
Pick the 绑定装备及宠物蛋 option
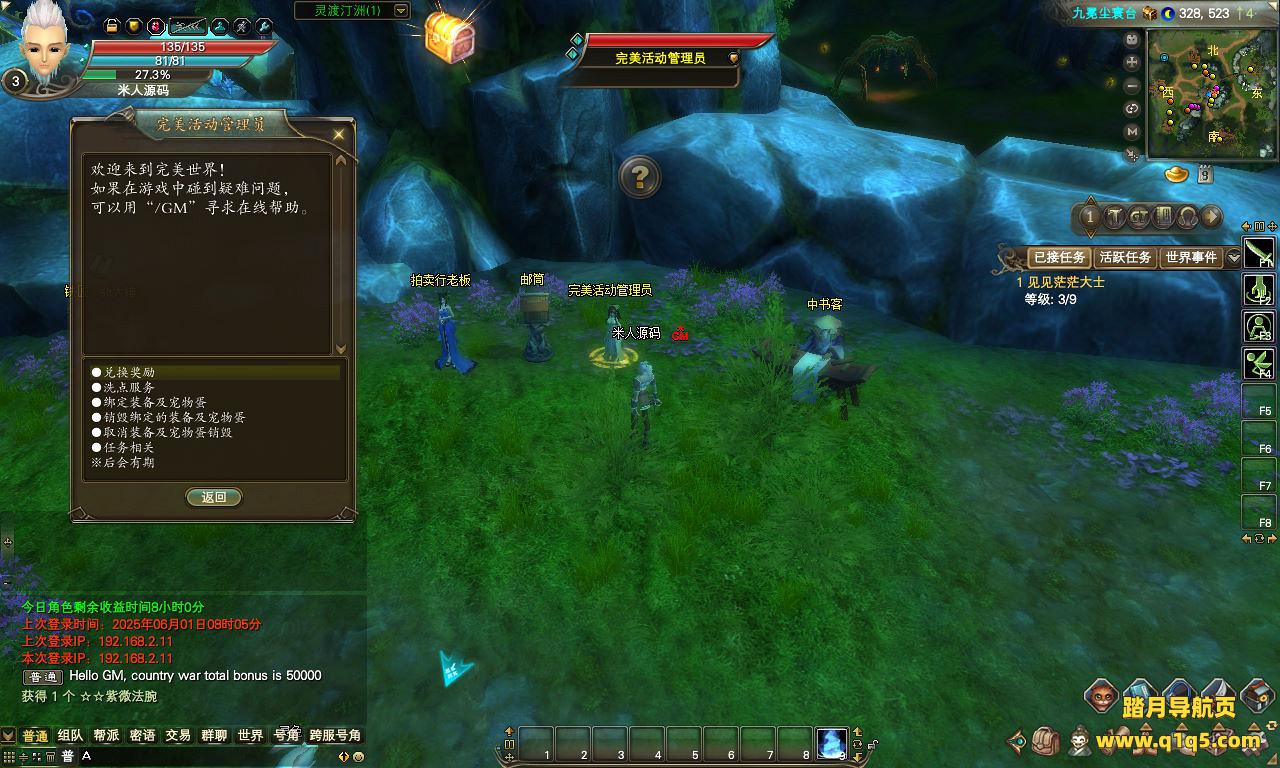click(155, 402)
